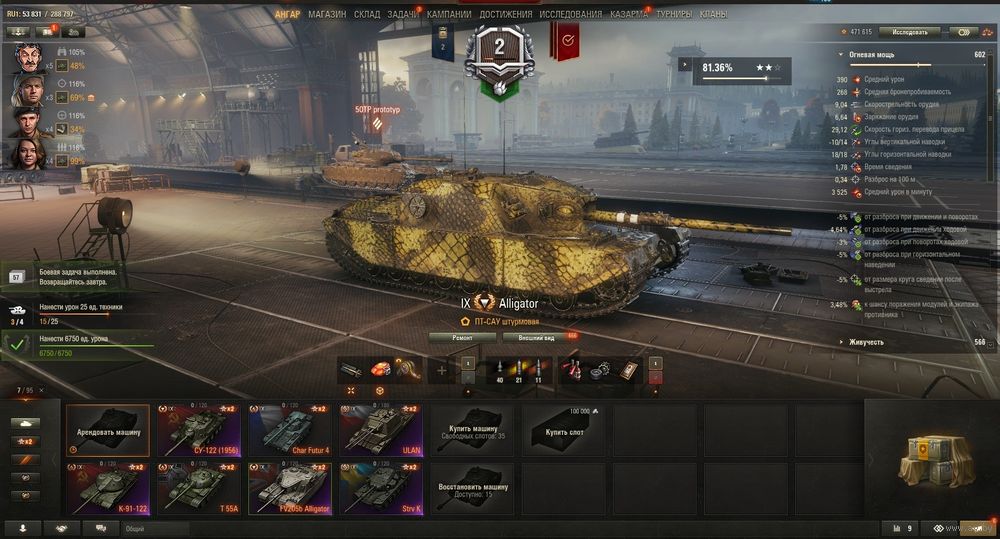Open the Кланы (Clans) tab
Image resolution: width=1000 pixels, height=539 pixels.
tap(714, 15)
